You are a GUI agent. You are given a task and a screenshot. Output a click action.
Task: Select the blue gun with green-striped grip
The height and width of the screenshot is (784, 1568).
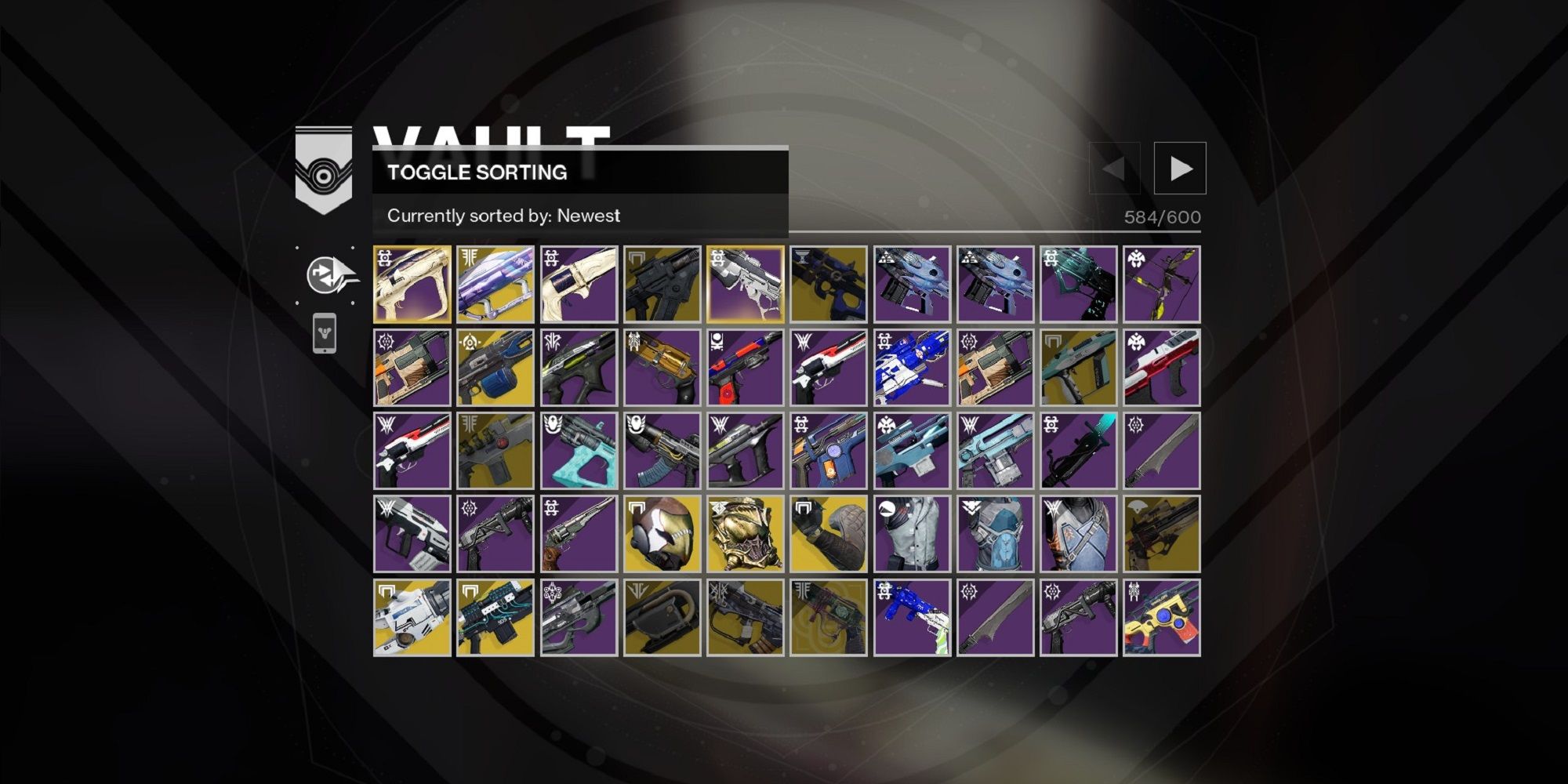[912, 617]
